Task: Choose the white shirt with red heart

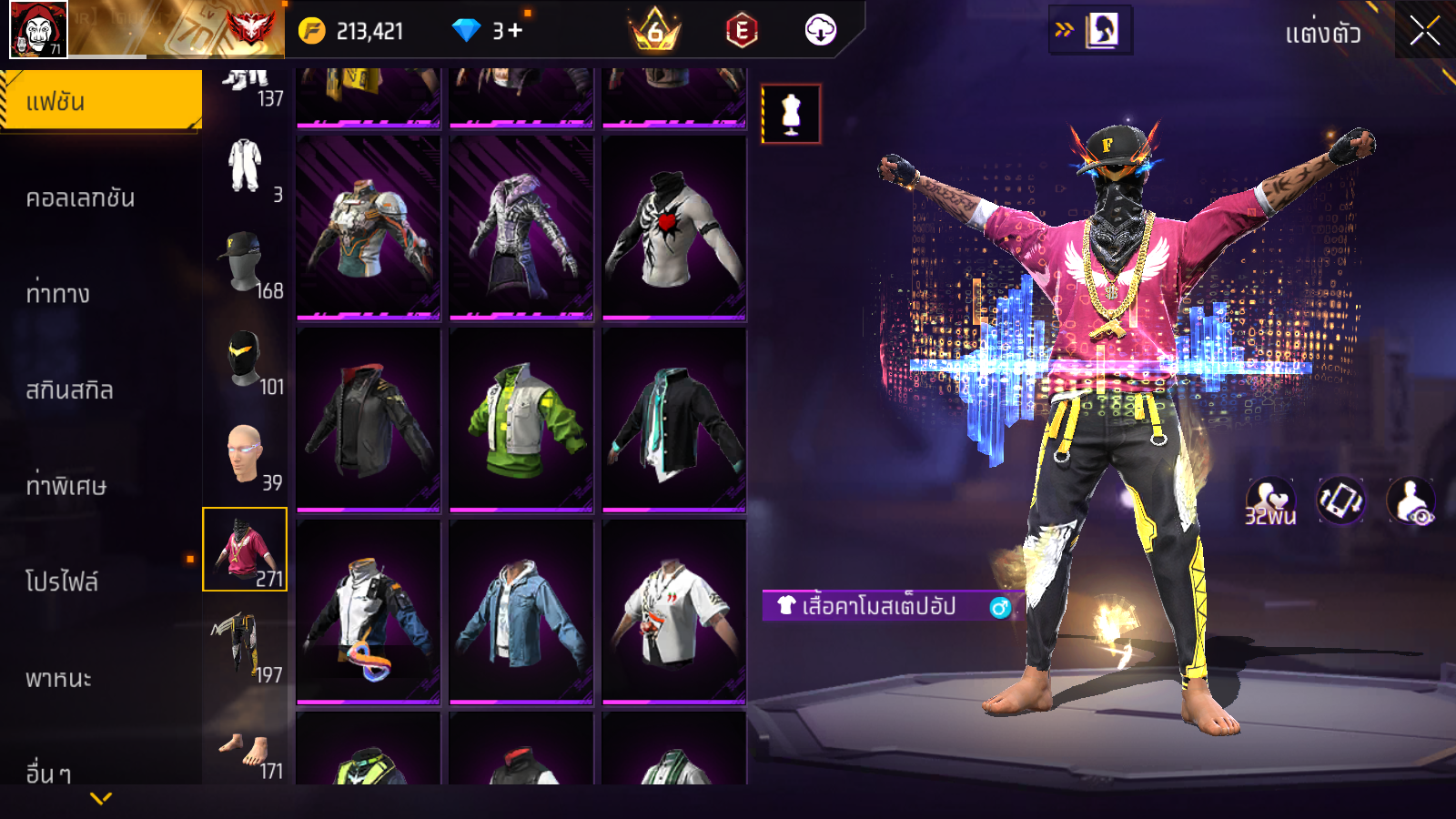Action: [x=674, y=227]
